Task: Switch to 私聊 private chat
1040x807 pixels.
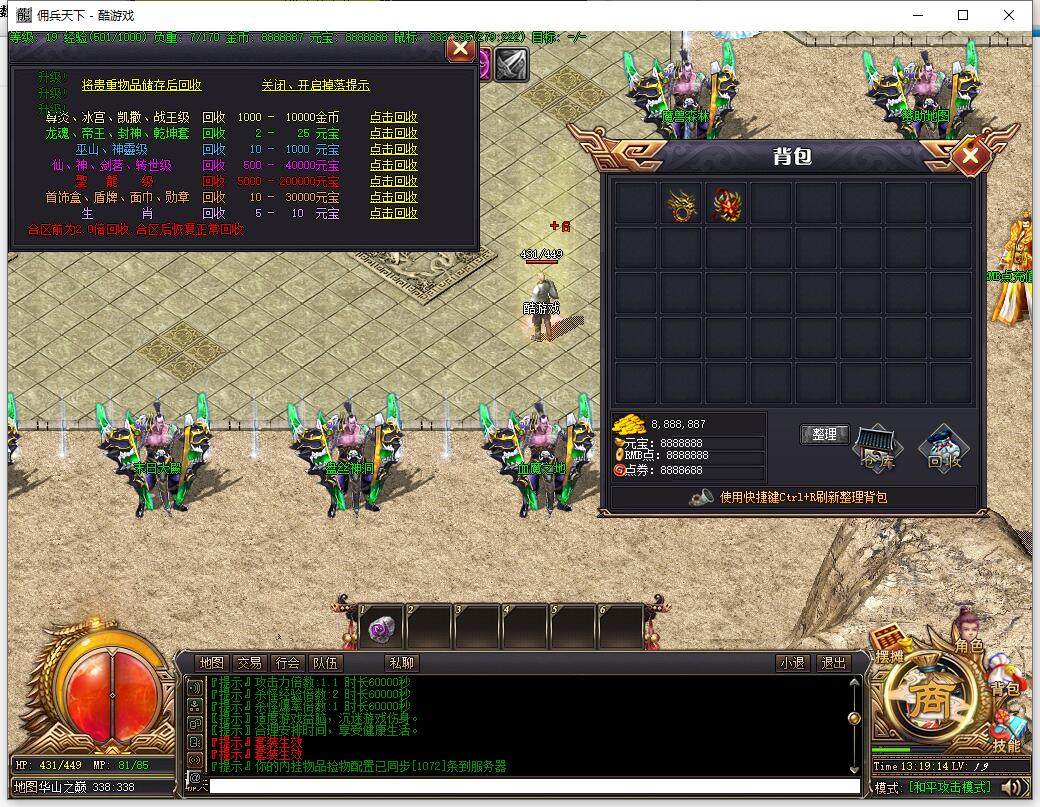Action: pos(401,662)
